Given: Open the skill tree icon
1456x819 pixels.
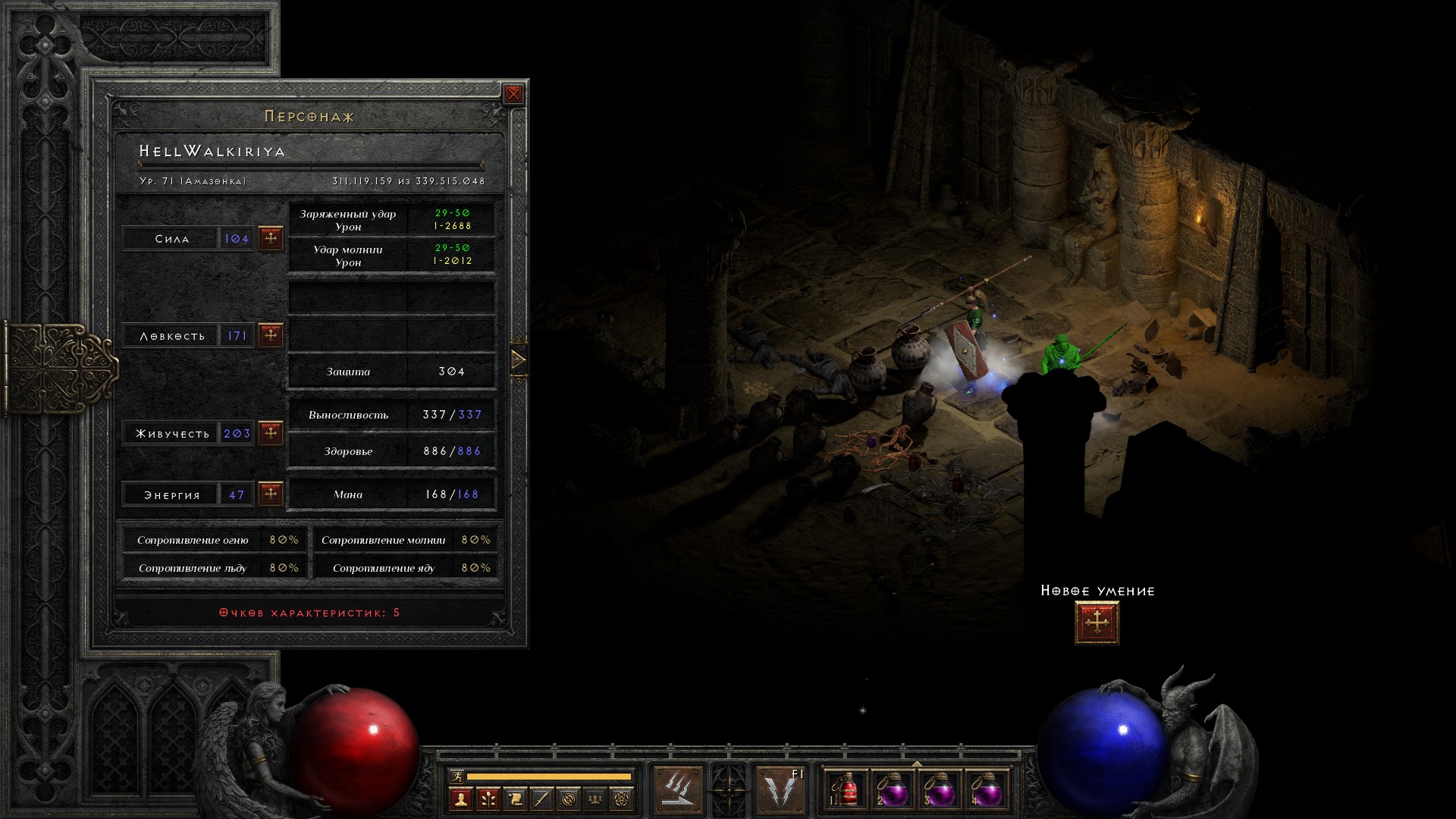Looking at the screenshot, I should pos(488,799).
